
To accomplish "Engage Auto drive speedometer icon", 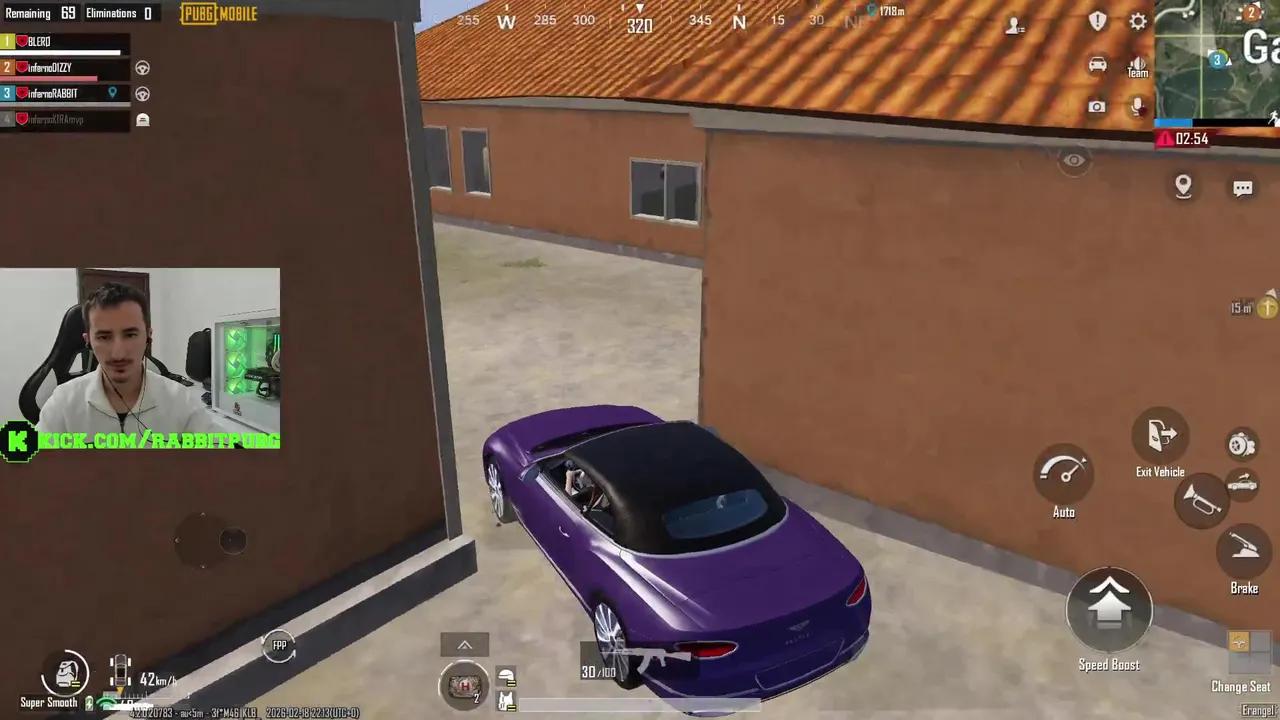I will [x=1063, y=472].
